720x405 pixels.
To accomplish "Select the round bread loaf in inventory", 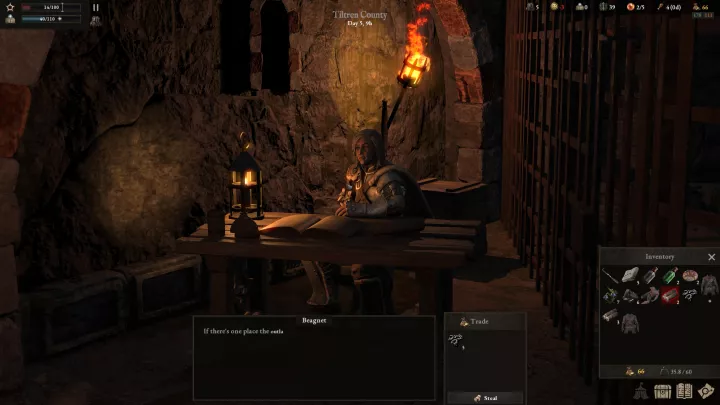I will (x=690, y=275).
